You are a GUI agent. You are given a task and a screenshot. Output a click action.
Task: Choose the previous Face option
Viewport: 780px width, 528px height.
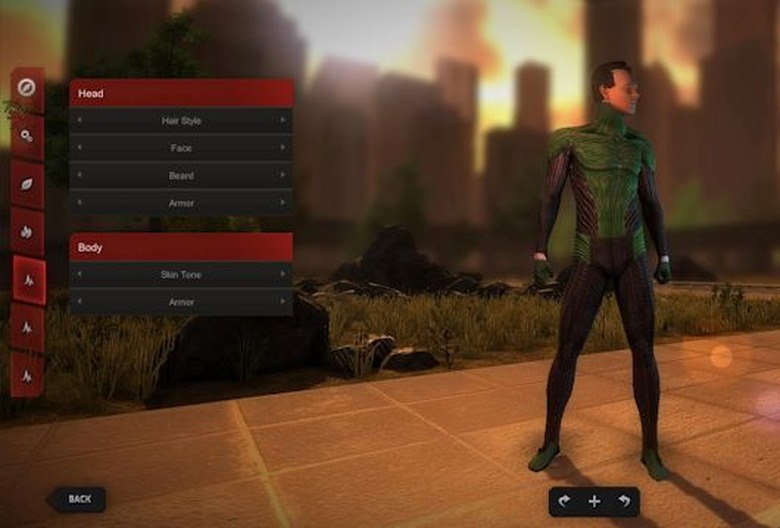click(x=80, y=148)
